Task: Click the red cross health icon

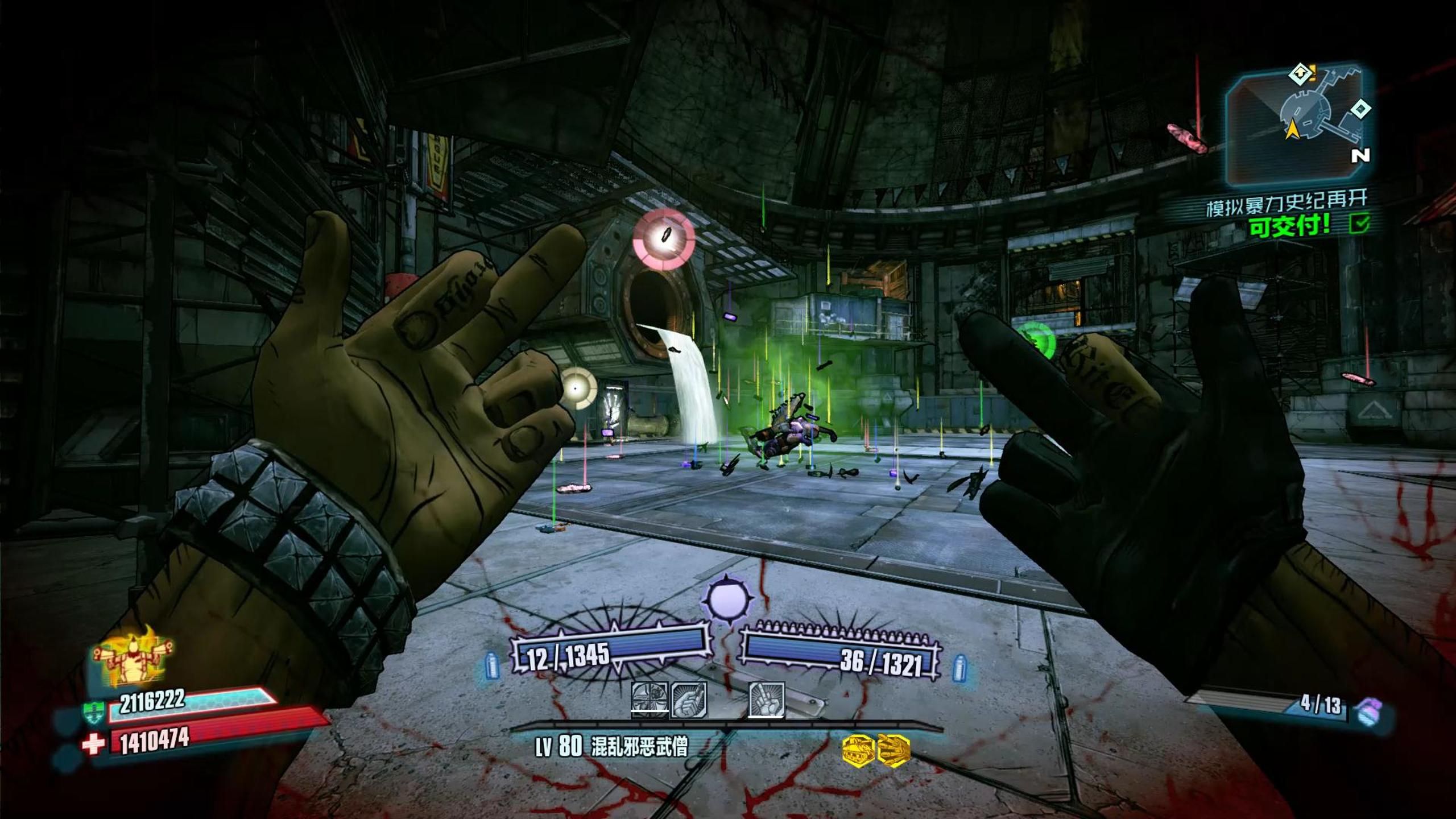Action: [93, 744]
